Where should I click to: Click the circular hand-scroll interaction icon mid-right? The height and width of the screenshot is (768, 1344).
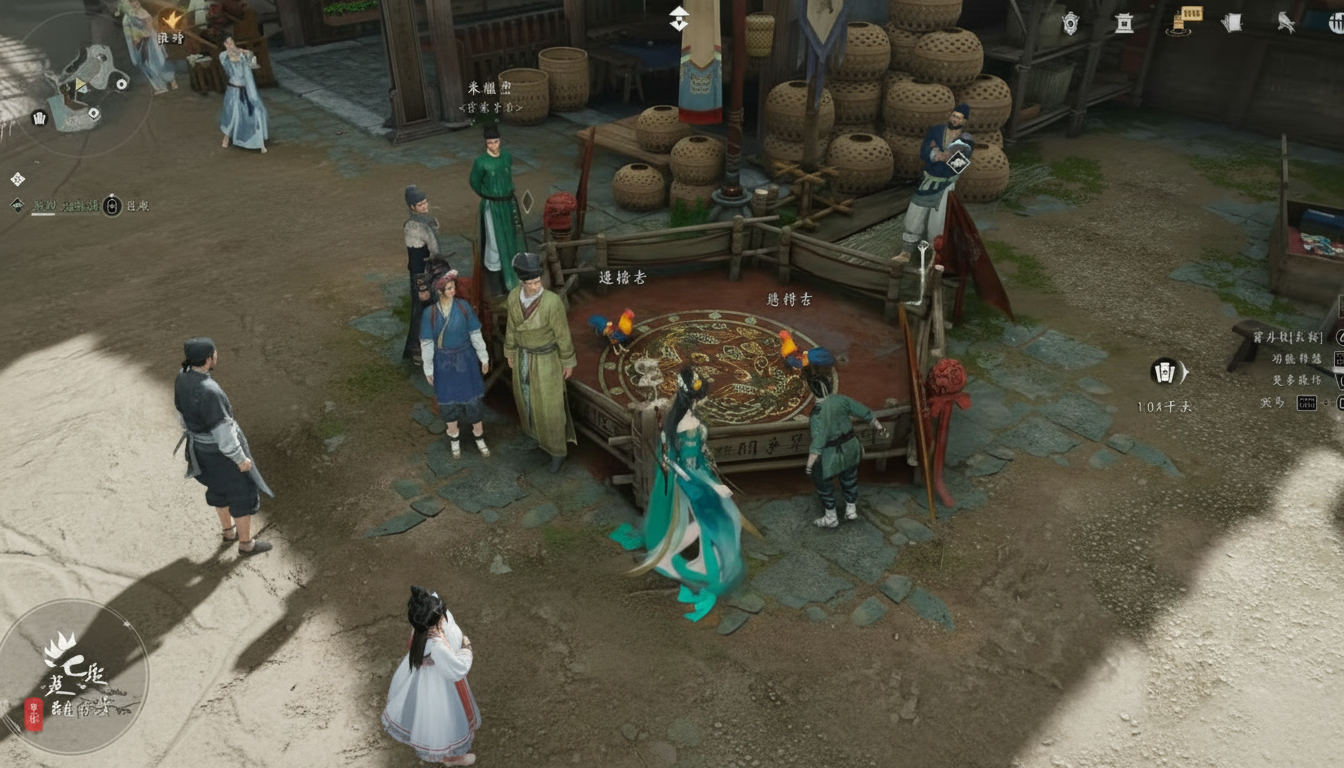coord(1165,371)
